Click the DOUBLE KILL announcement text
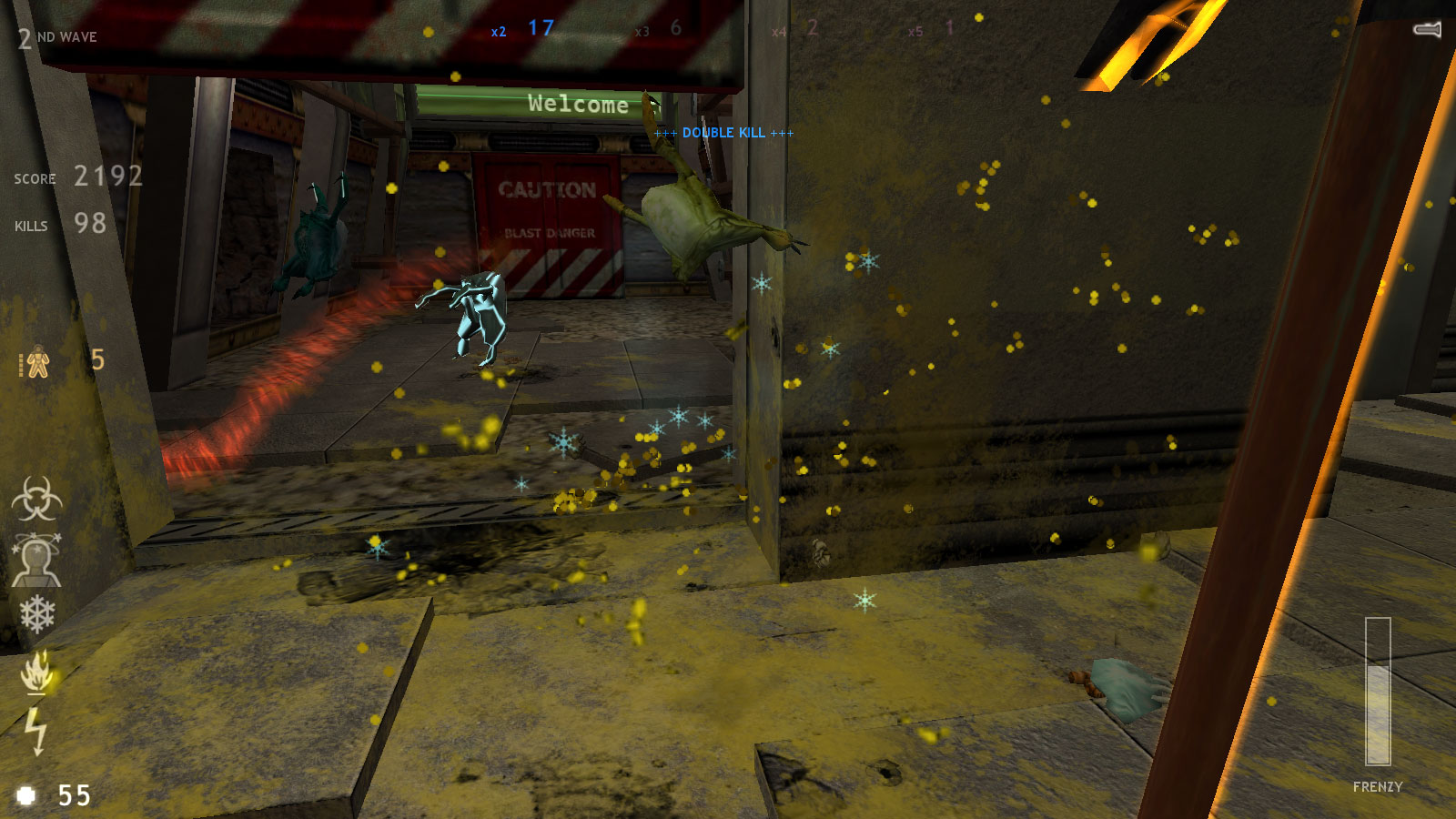Screen dimensions: 1456x819 724,133
